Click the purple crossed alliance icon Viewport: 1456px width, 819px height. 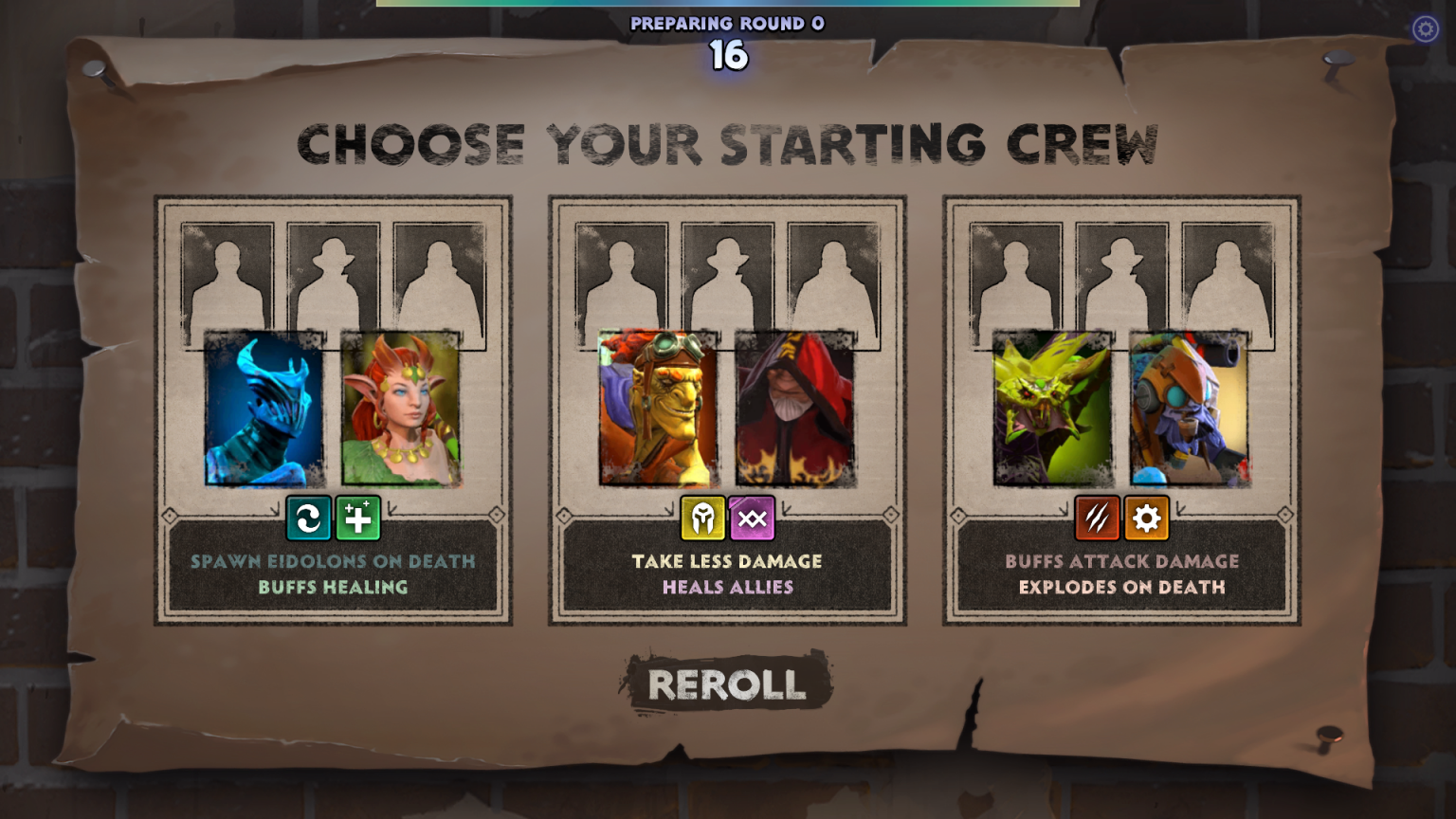pyautogui.click(x=753, y=519)
